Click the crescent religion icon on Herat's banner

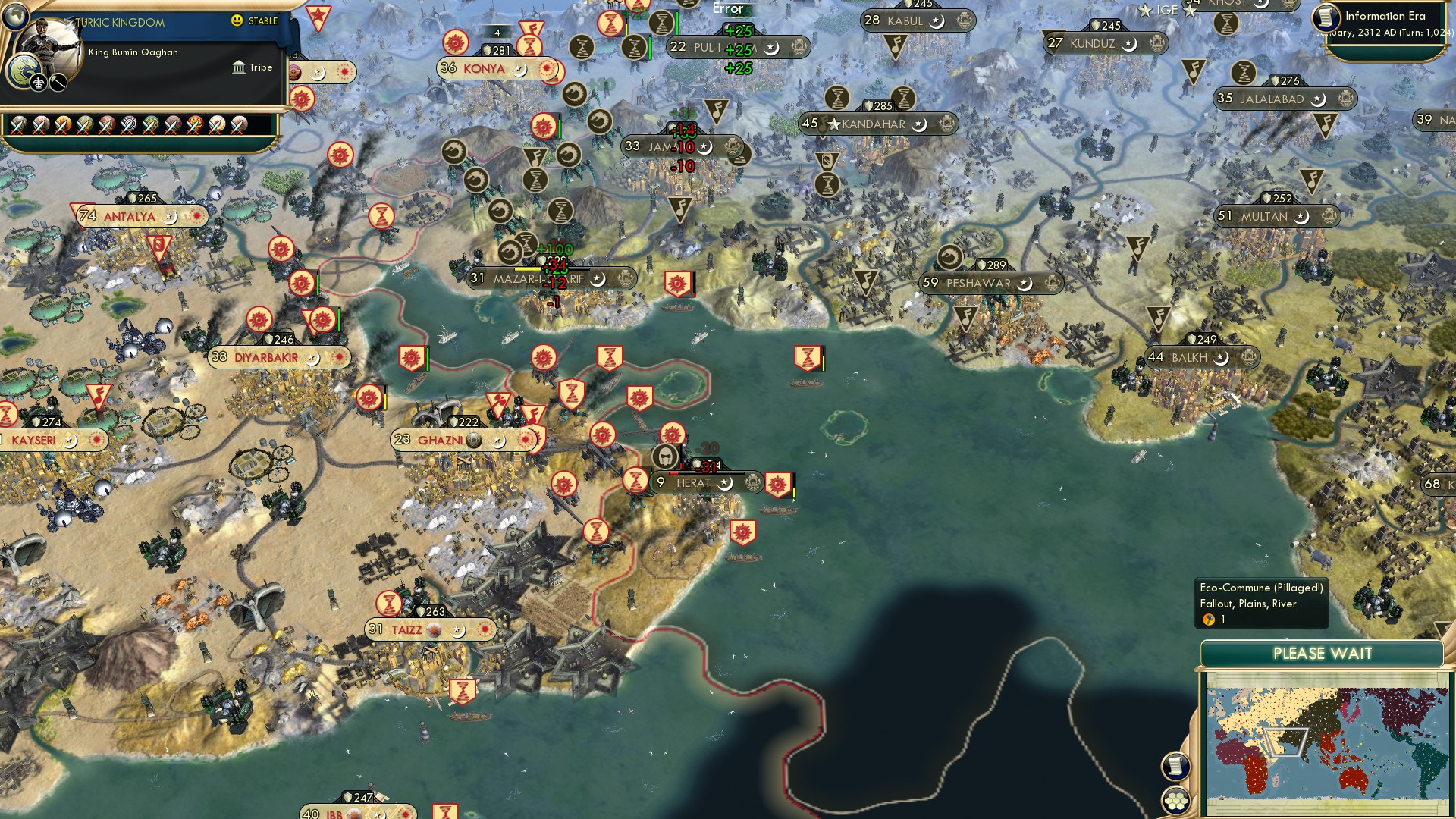(727, 484)
